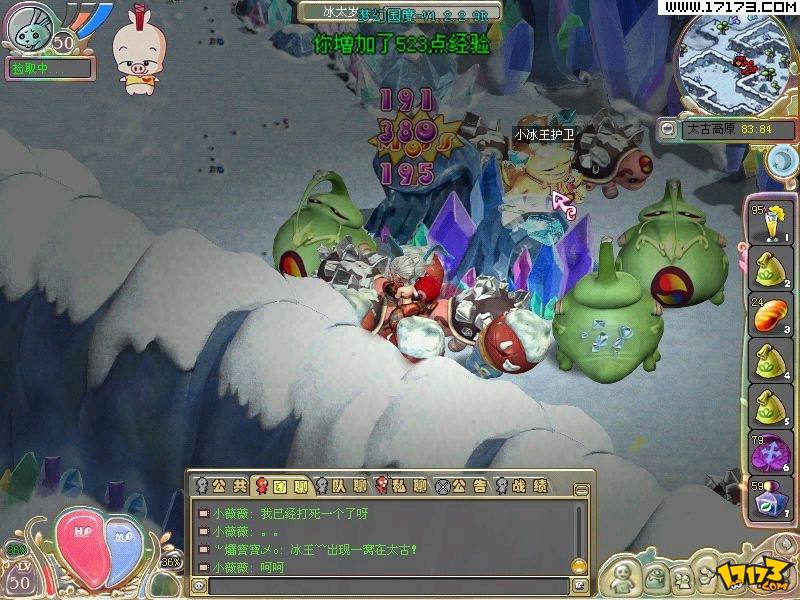800x600 pixels.
Task: Click the blue crescent moon button
Action: tap(782, 159)
